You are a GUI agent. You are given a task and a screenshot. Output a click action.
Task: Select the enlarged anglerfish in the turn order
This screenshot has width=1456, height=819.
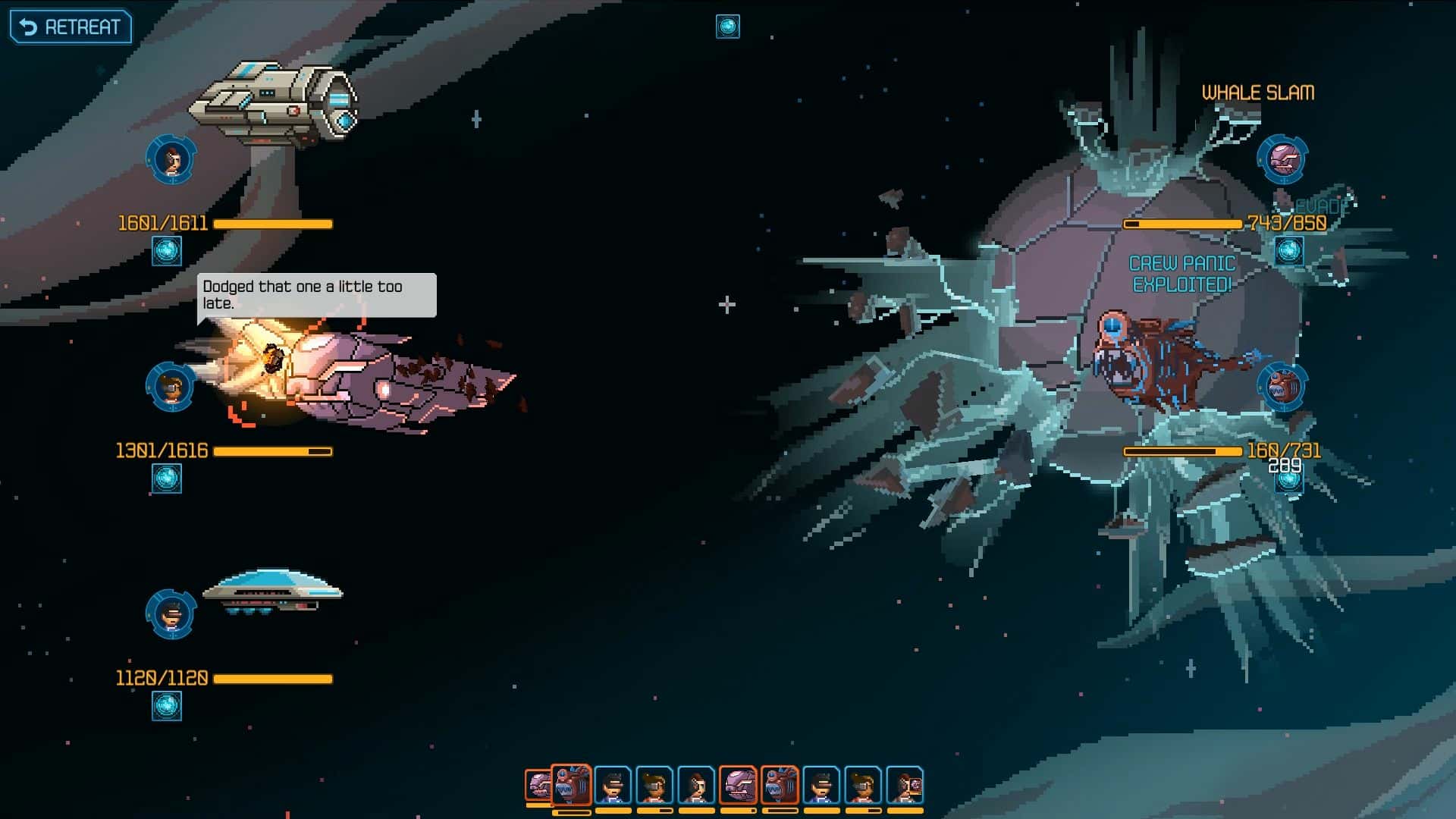[x=571, y=785]
